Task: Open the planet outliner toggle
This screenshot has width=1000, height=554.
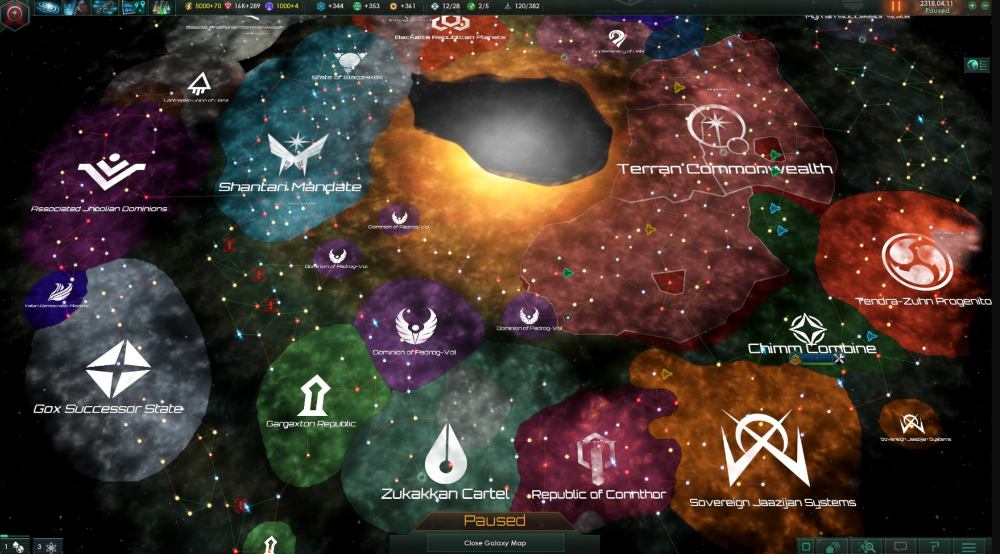Action: 978,65
